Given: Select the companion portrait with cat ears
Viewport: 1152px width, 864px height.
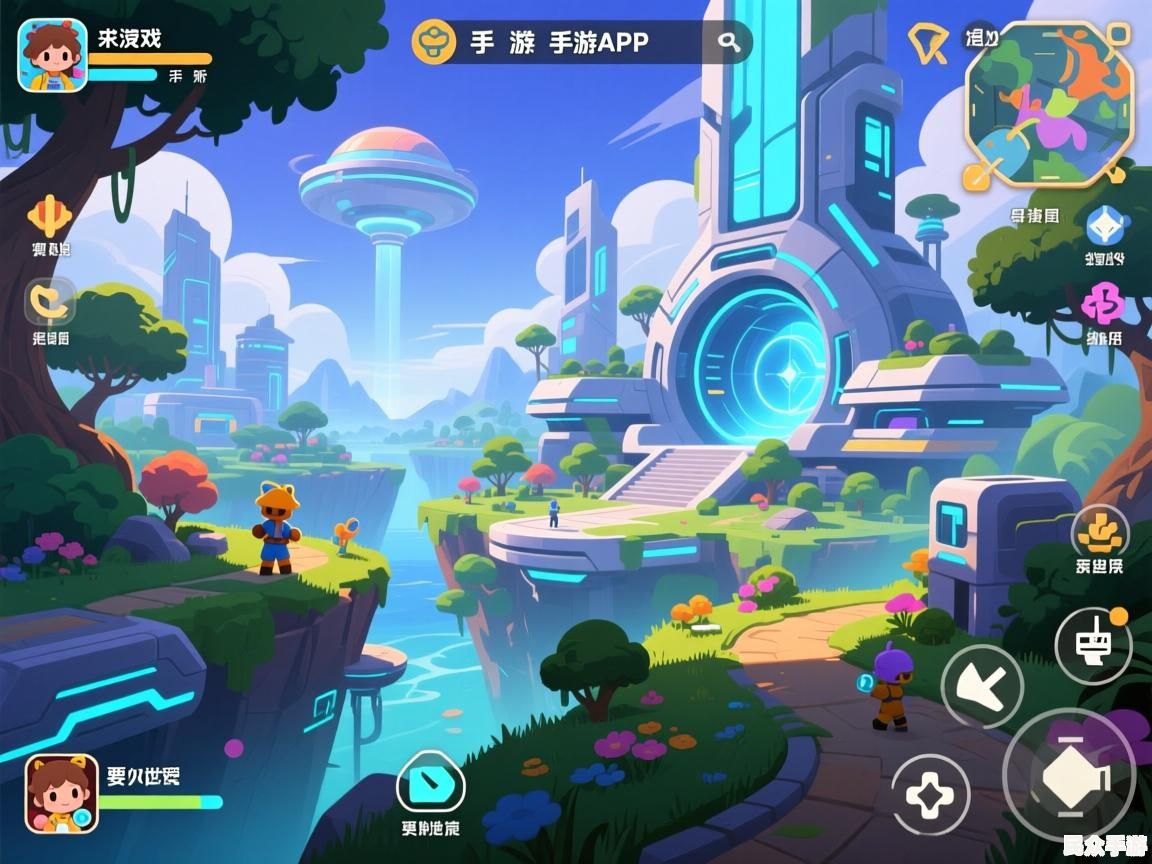Looking at the screenshot, I should click(61, 793).
